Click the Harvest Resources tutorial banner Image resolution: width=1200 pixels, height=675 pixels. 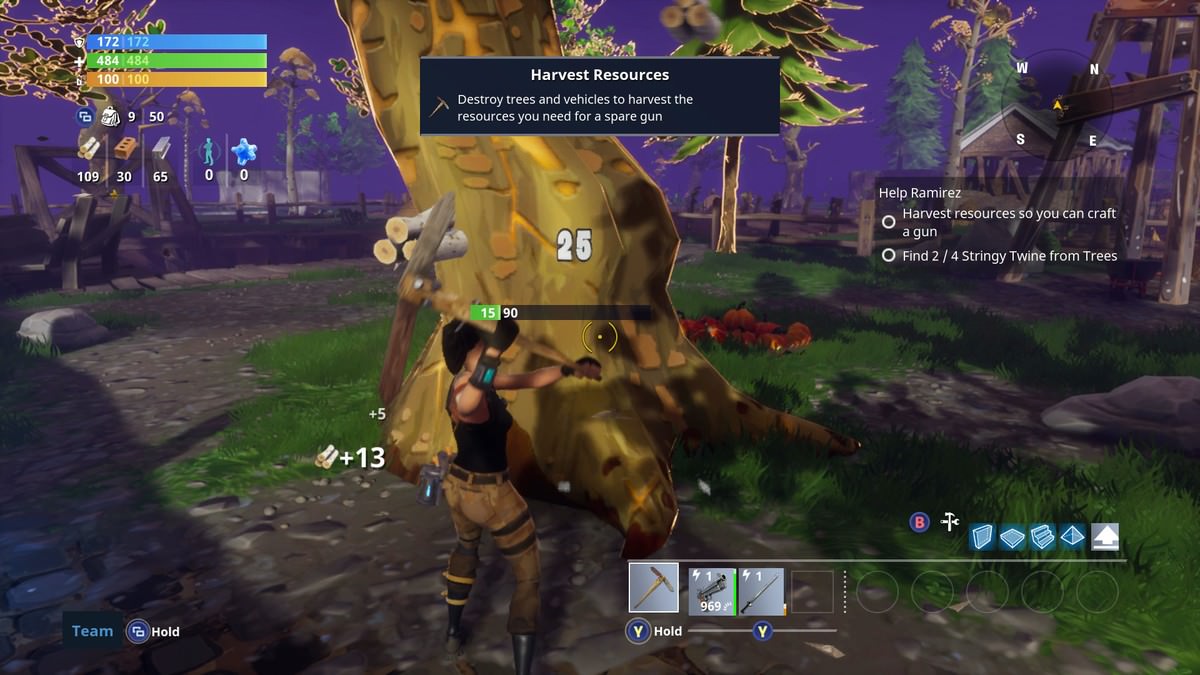599,96
